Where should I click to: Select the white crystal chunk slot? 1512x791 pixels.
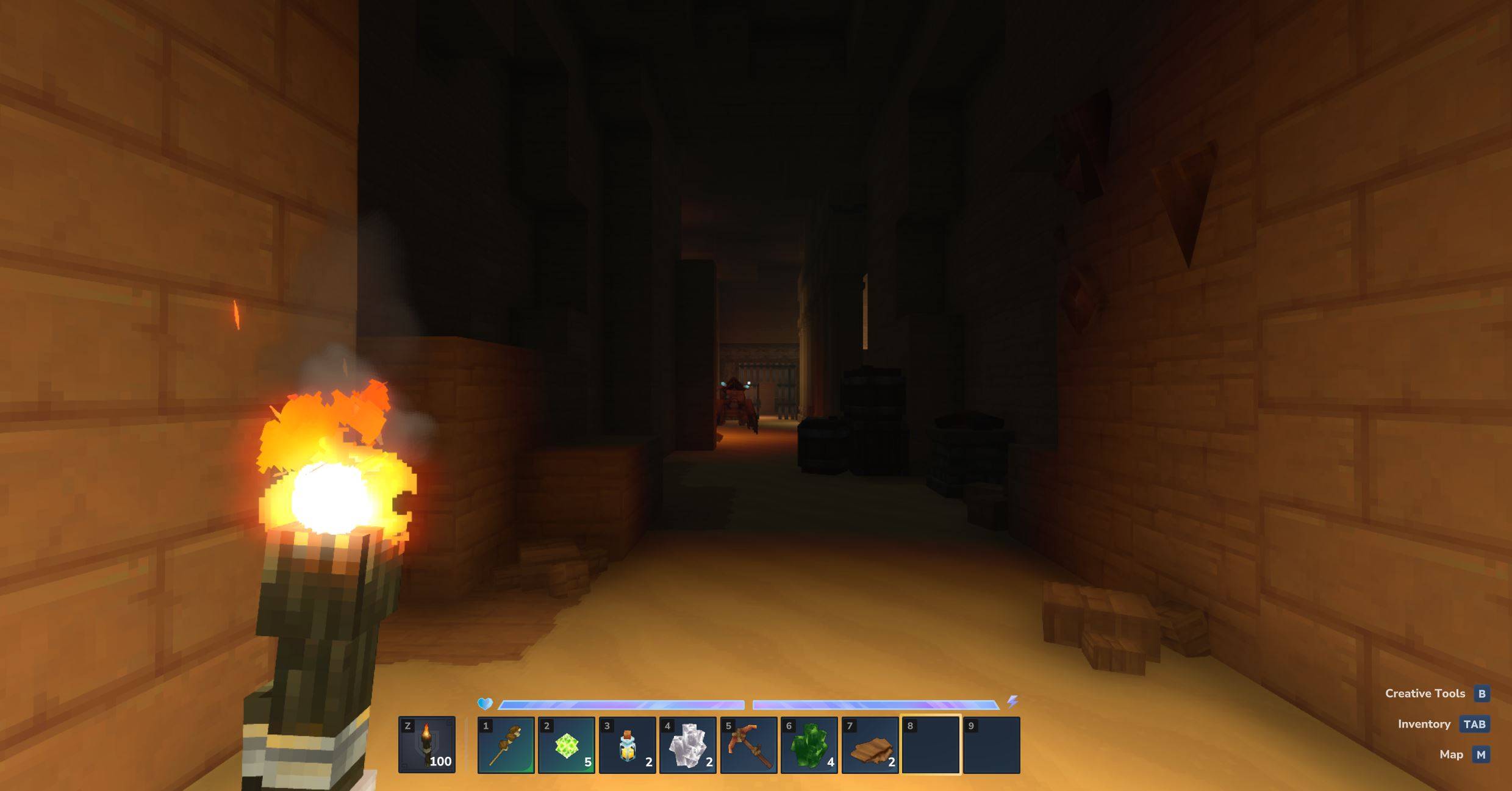687,745
